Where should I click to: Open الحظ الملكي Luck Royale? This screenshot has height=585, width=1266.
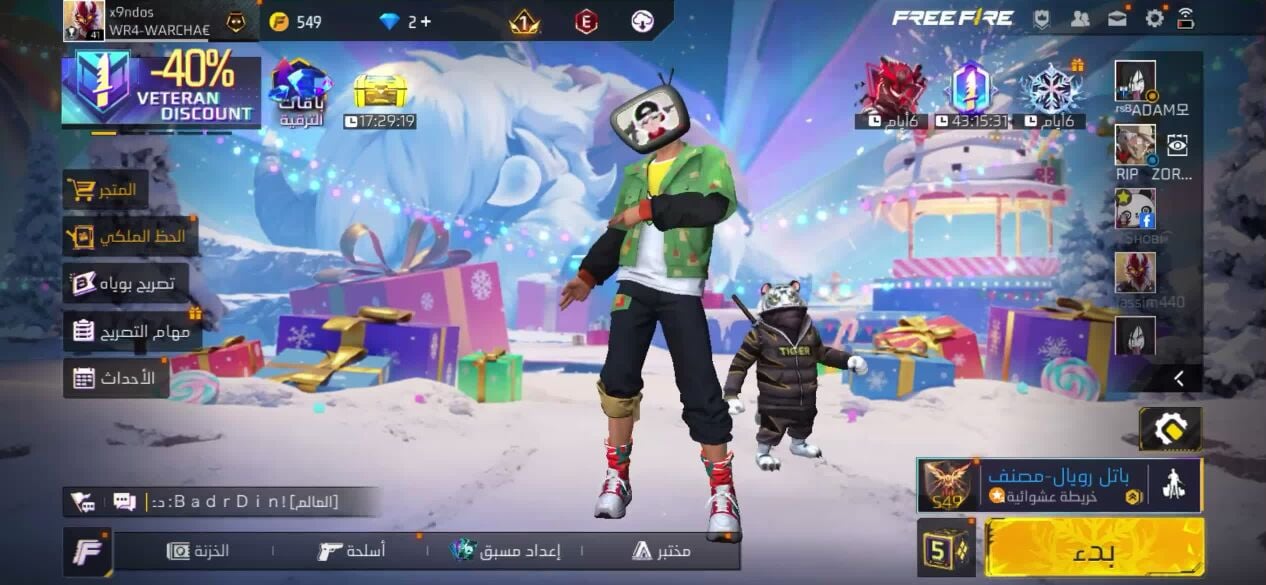pos(130,237)
